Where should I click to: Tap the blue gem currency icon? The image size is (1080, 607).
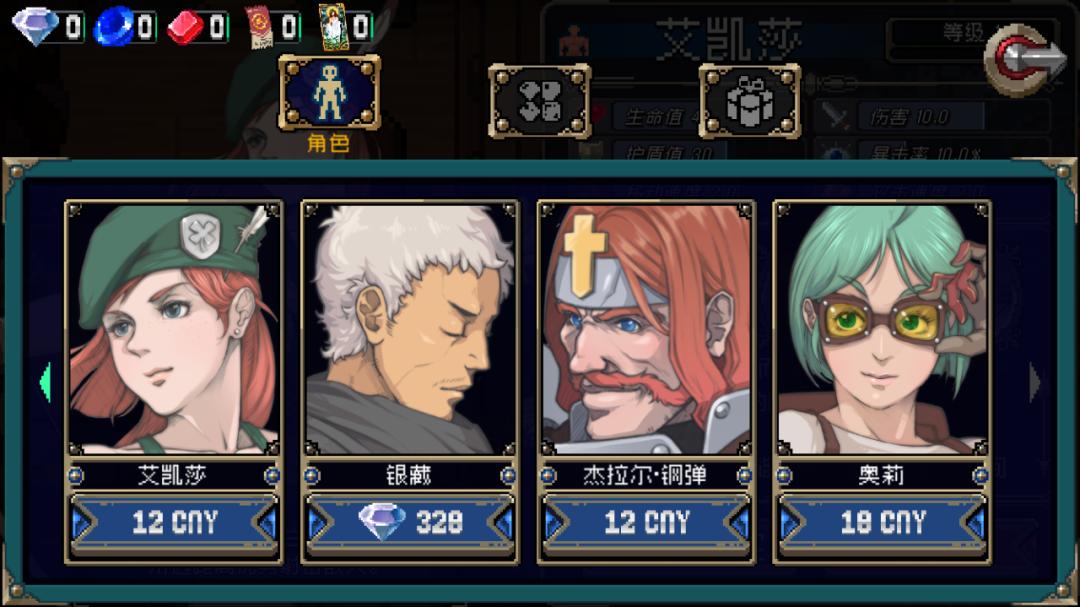pyautogui.click(x=112, y=27)
